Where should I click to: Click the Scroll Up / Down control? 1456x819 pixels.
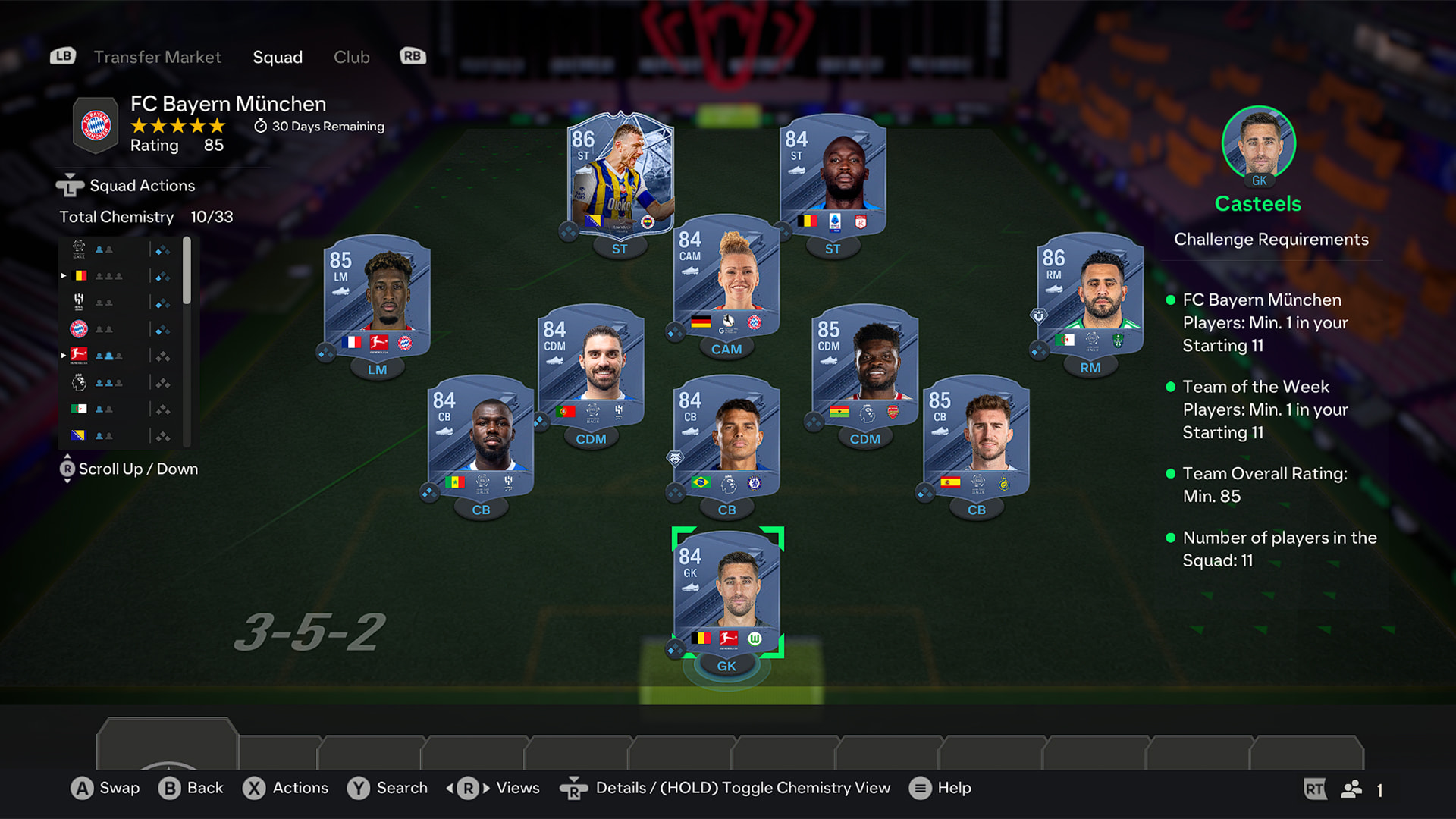[68, 469]
